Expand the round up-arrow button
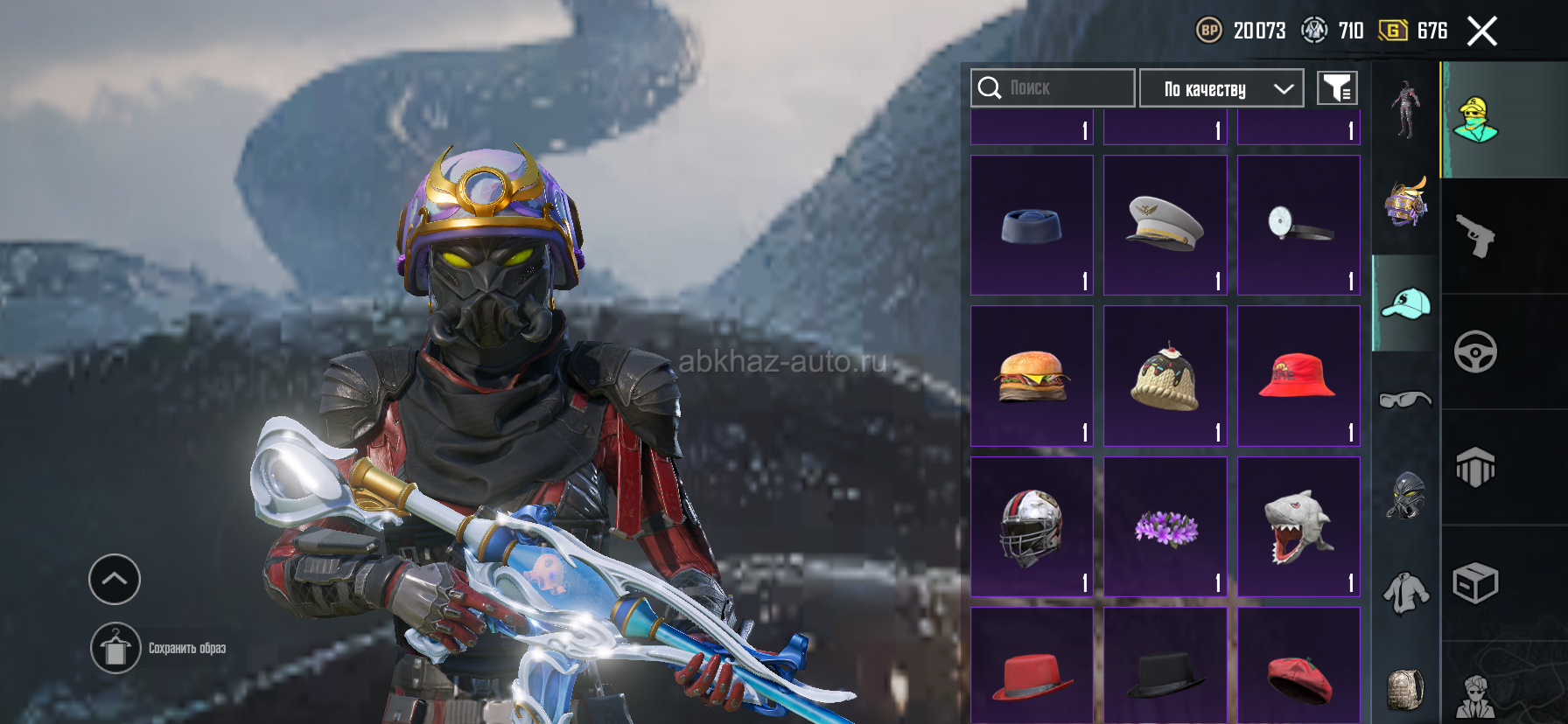The image size is (1568, 724). (x=115, y=579)
